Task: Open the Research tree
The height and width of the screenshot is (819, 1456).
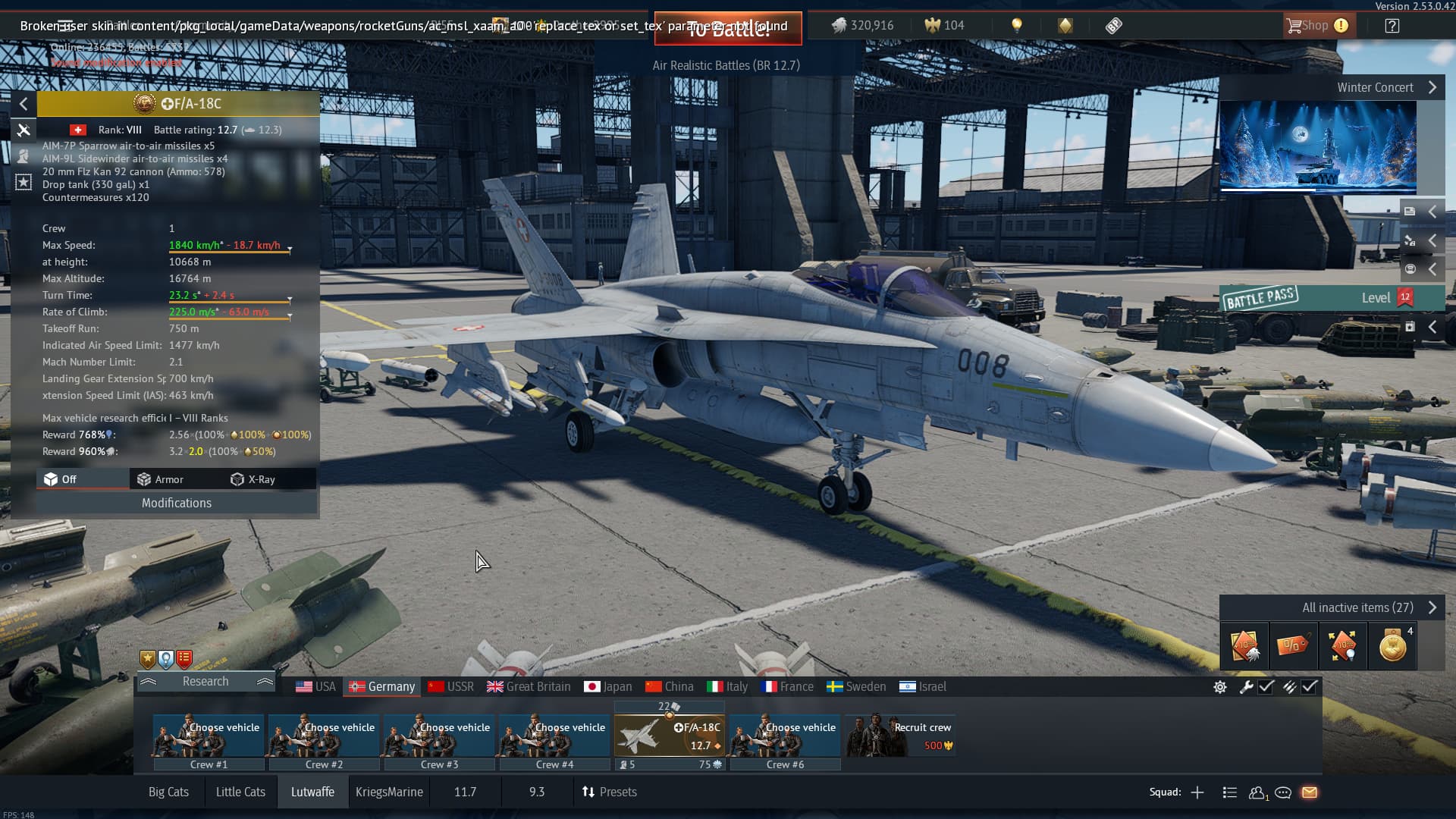Action: tap(205, 682)
